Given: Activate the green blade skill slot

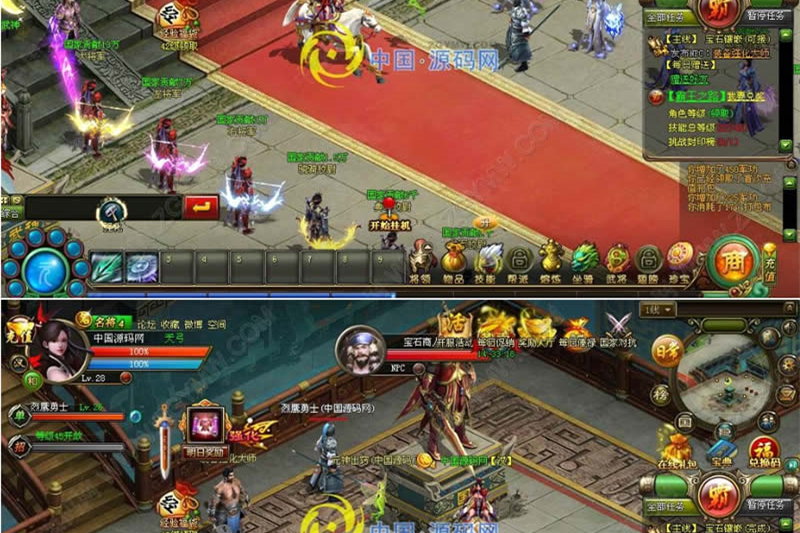Looking at the screenshot, I should (x=107, y=266).
